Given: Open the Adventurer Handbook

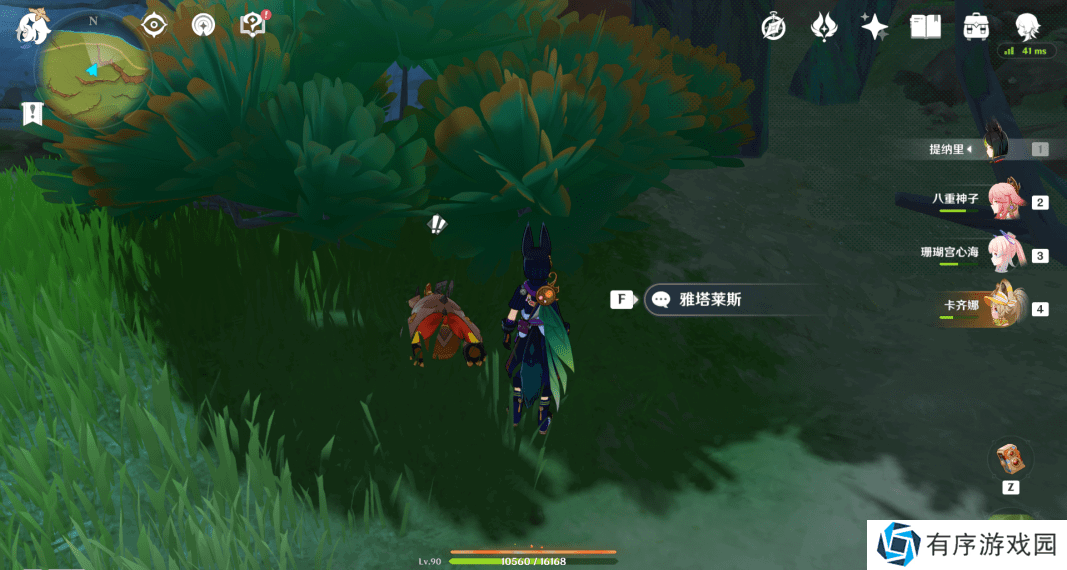Looking at the screenshot, I should 925,27.
